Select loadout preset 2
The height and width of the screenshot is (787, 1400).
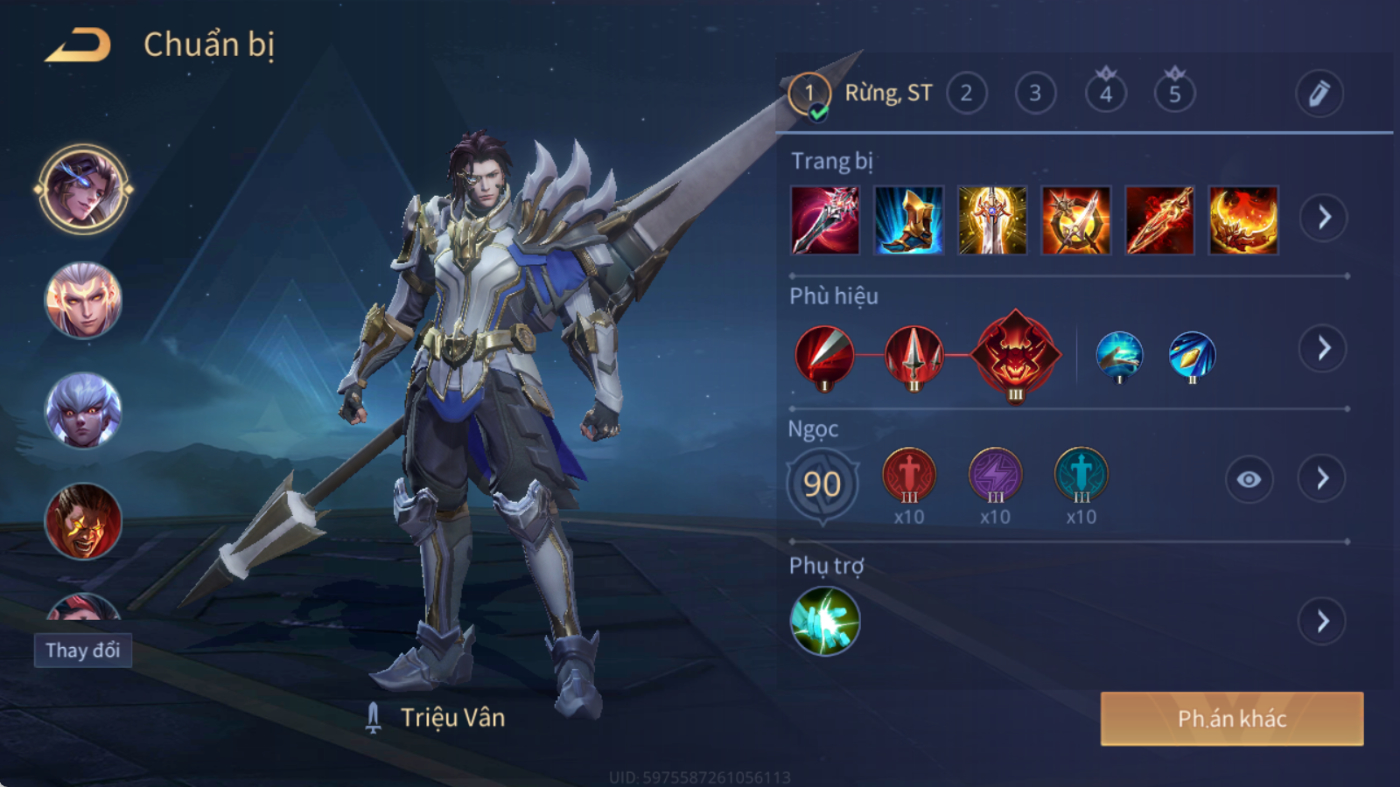pos(966,94)
